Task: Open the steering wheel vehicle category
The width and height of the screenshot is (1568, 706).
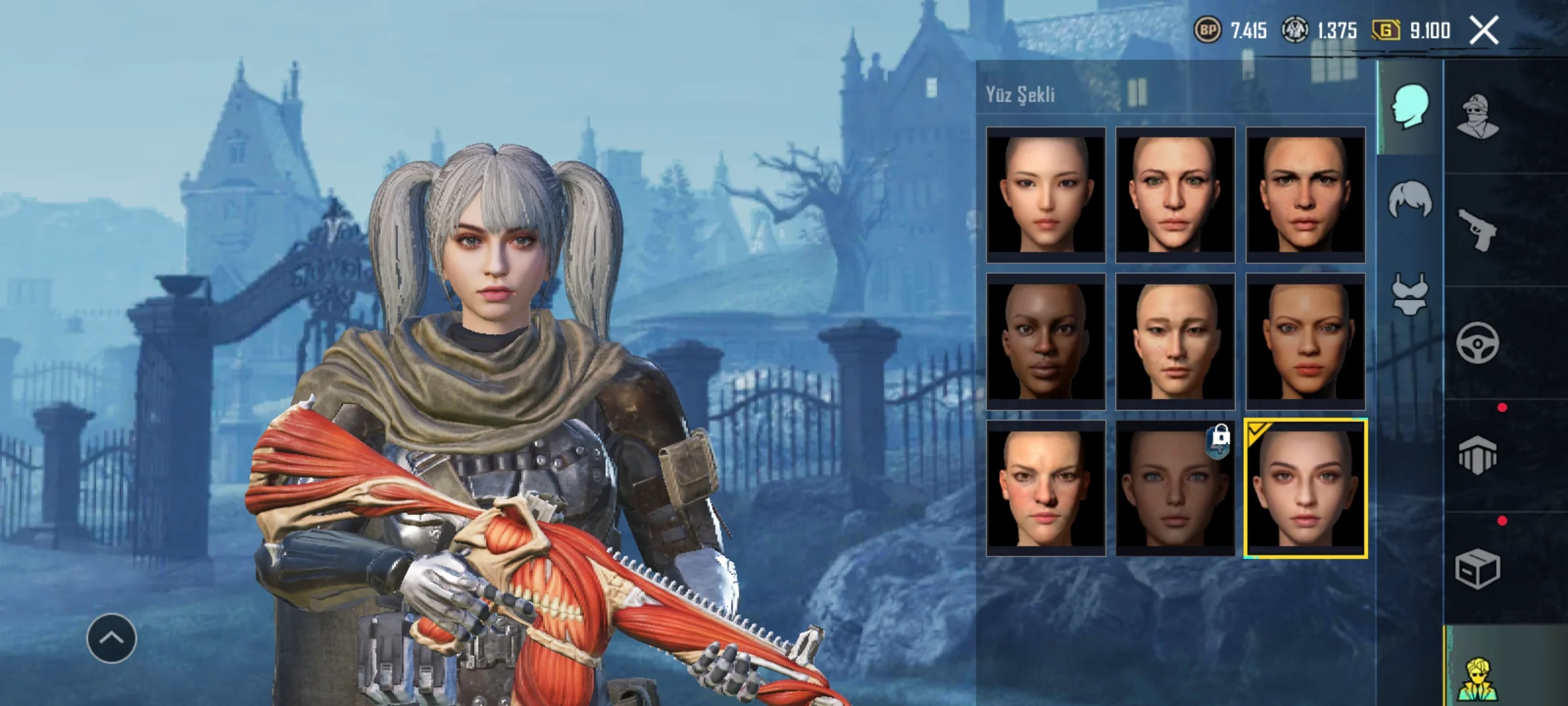Action: coord(1478,343)
